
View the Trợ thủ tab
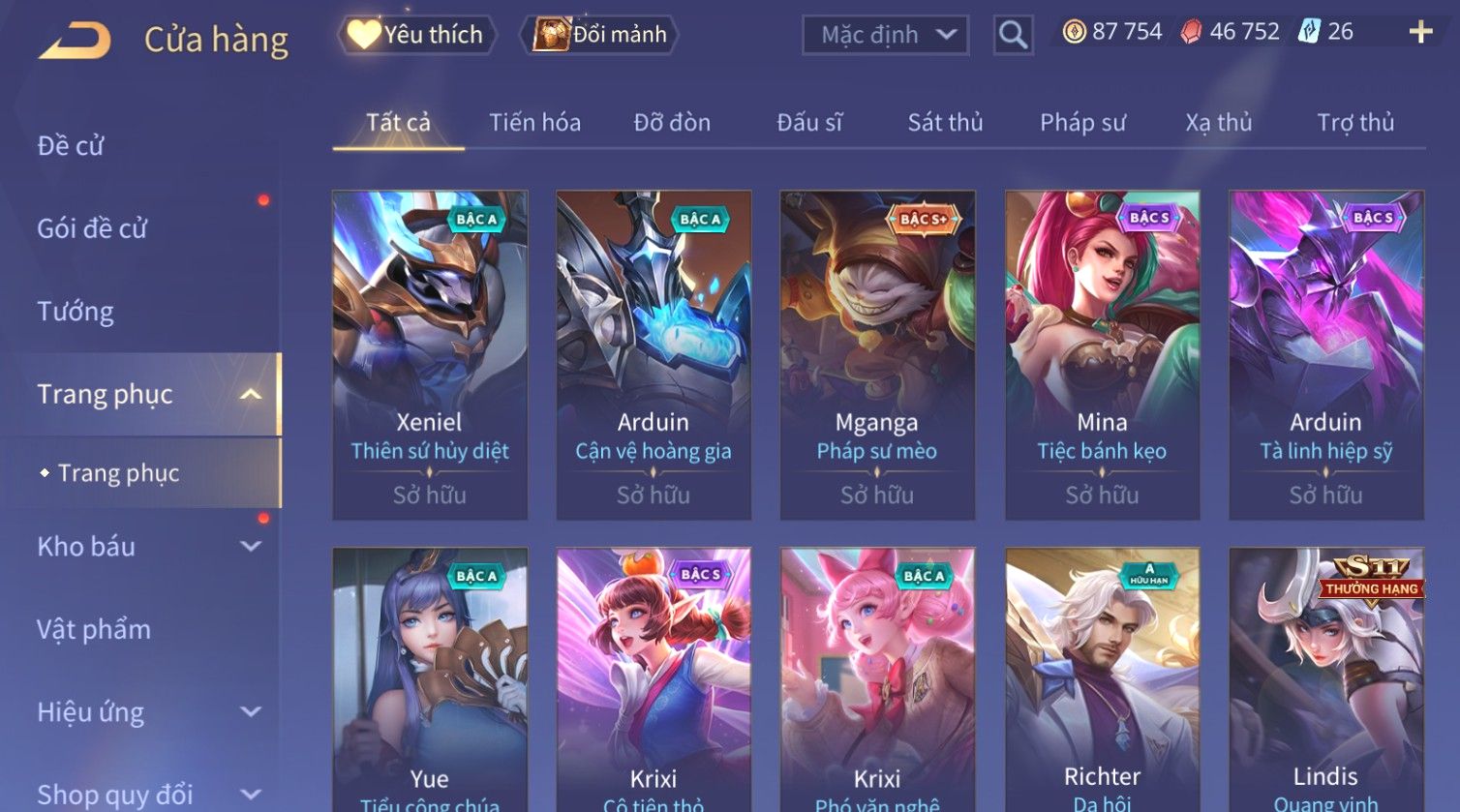pos(1355,123)
